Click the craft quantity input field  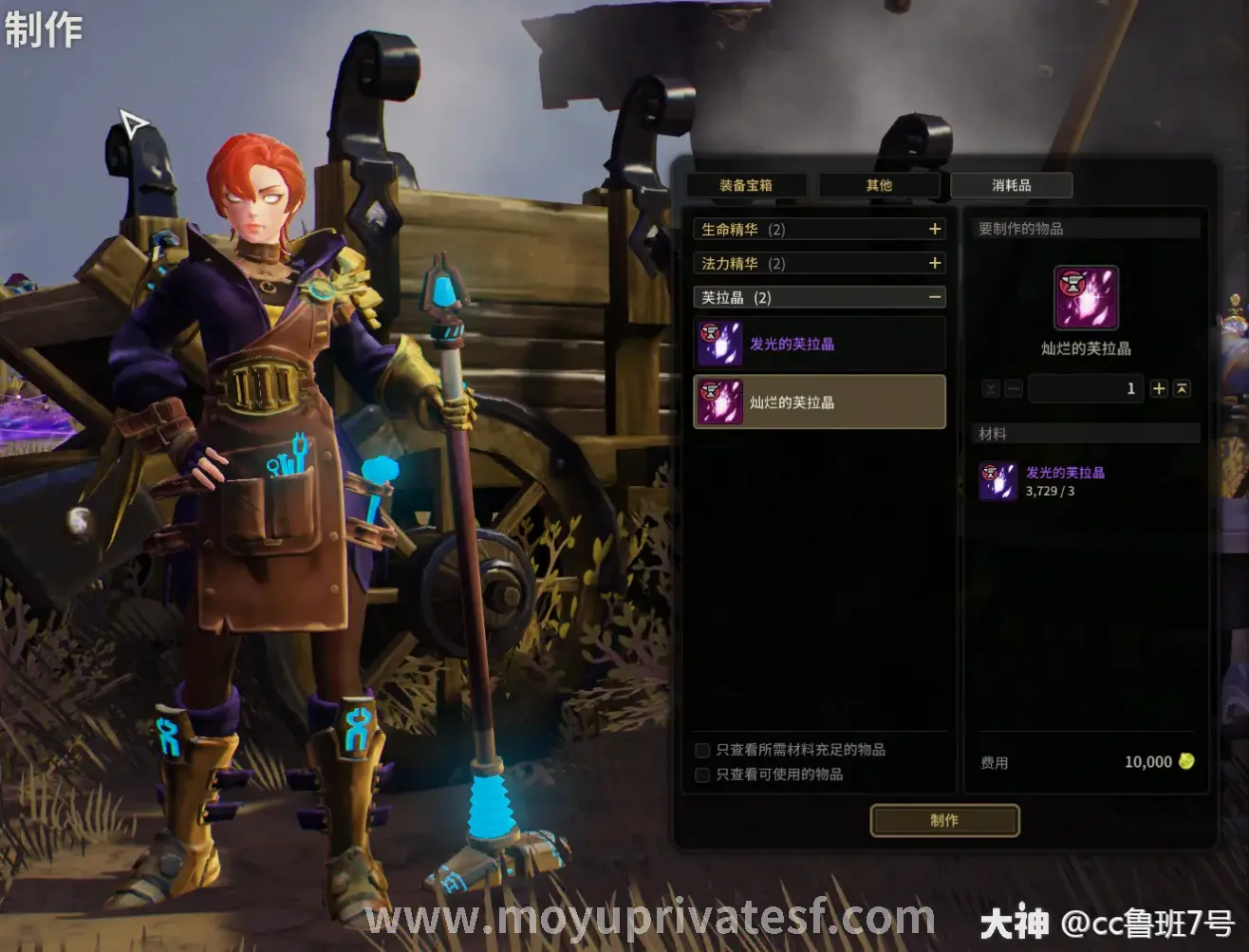coord(1086,389)
